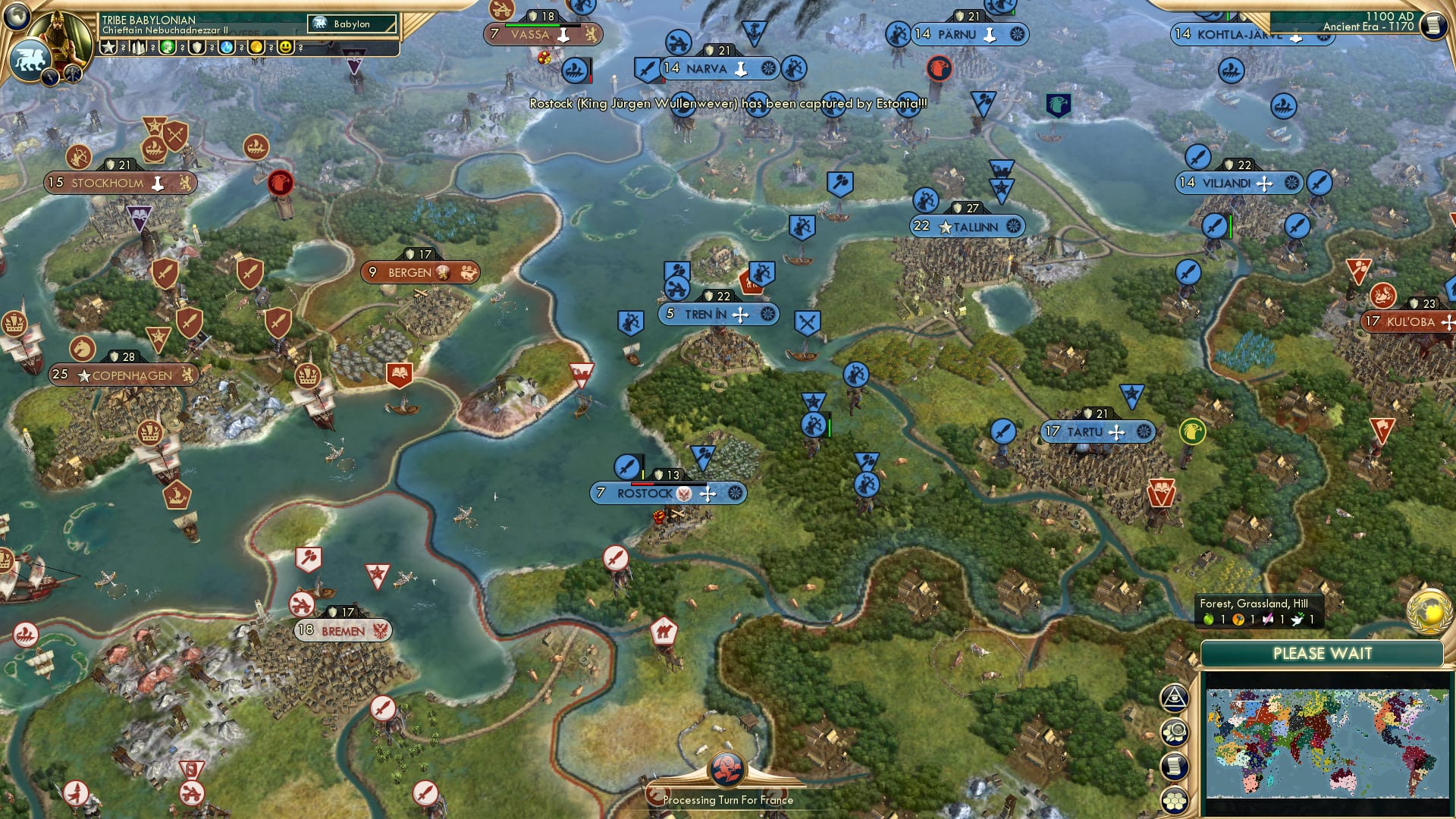Toggle the hex grid overlay button near minimap
The width and height of the screenshot is (1456, 819).
[x=1175, y=801]
